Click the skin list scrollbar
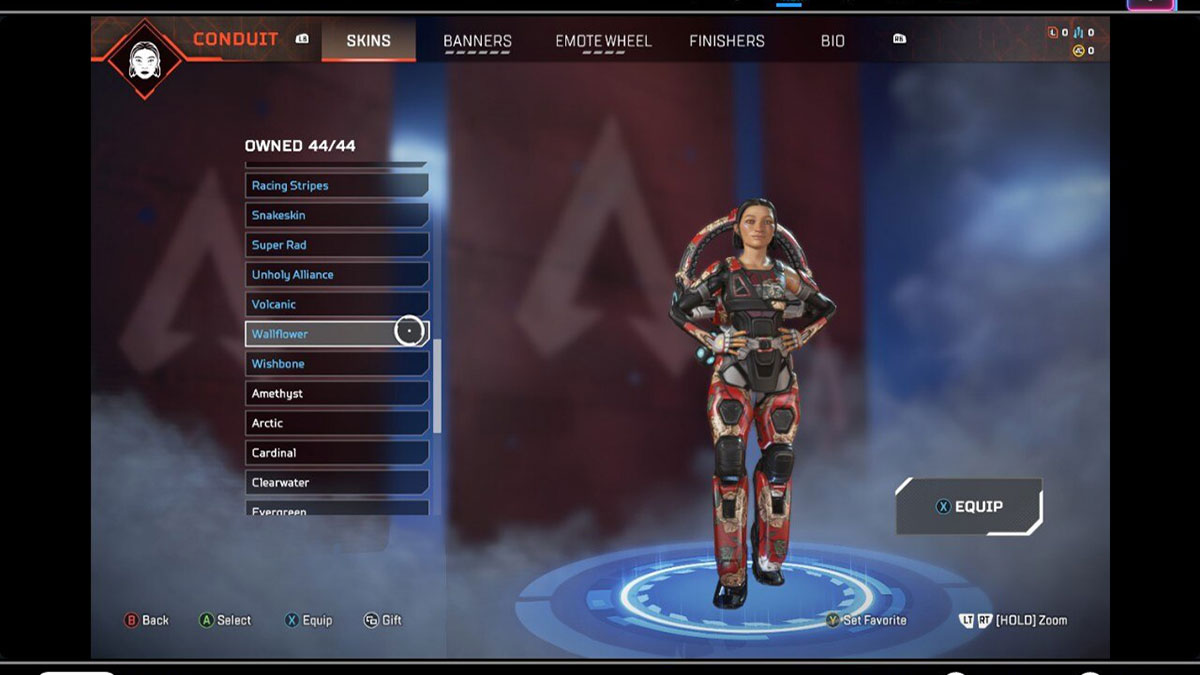Screen dimensions: 1200x675 [x=437, y=385]
